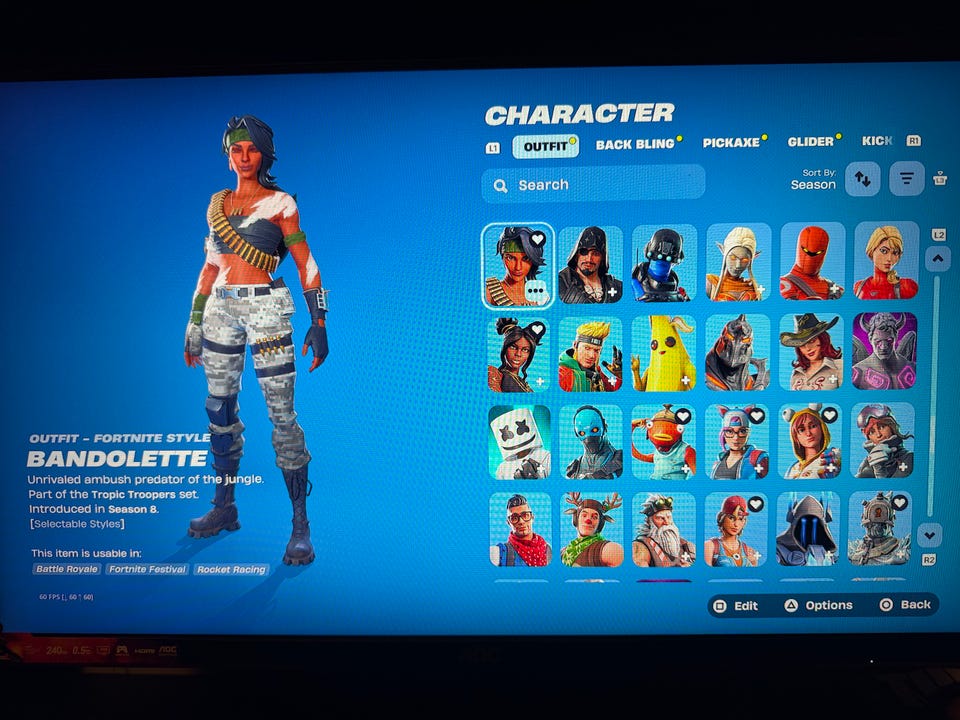The width and height of the screenshot is (960, 720).
Task: Pick the black hooded pirate outfit
Action: click(x=591, y=264)
